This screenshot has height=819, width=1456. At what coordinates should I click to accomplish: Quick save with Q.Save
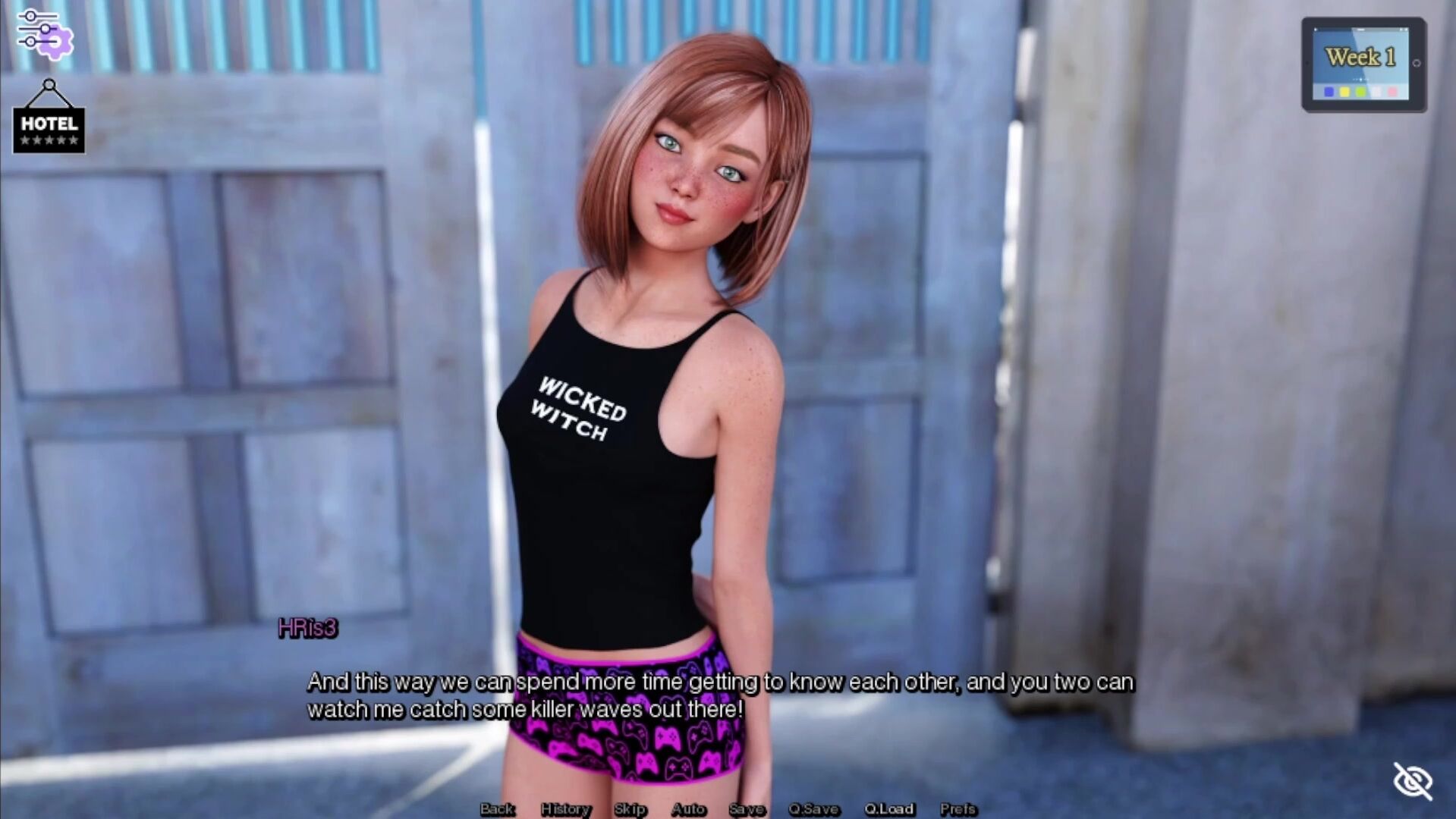tap(813, 809)
